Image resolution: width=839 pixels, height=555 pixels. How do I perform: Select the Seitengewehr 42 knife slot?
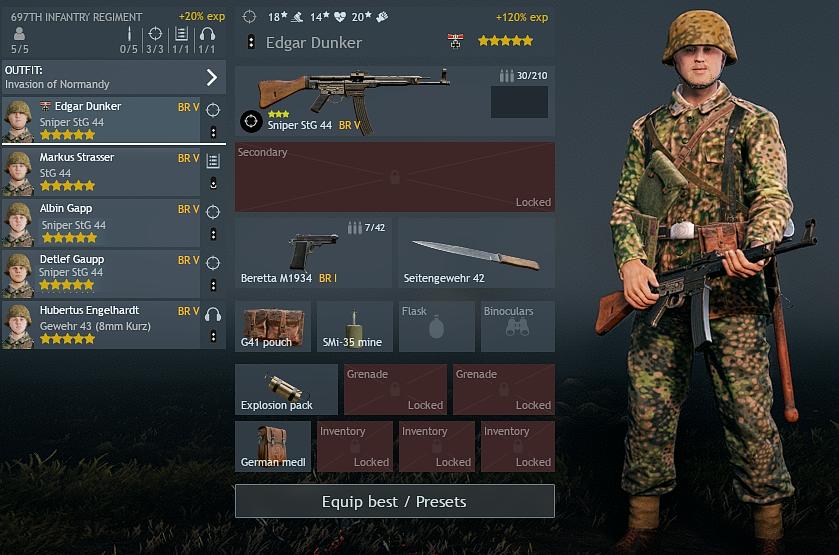476,253
